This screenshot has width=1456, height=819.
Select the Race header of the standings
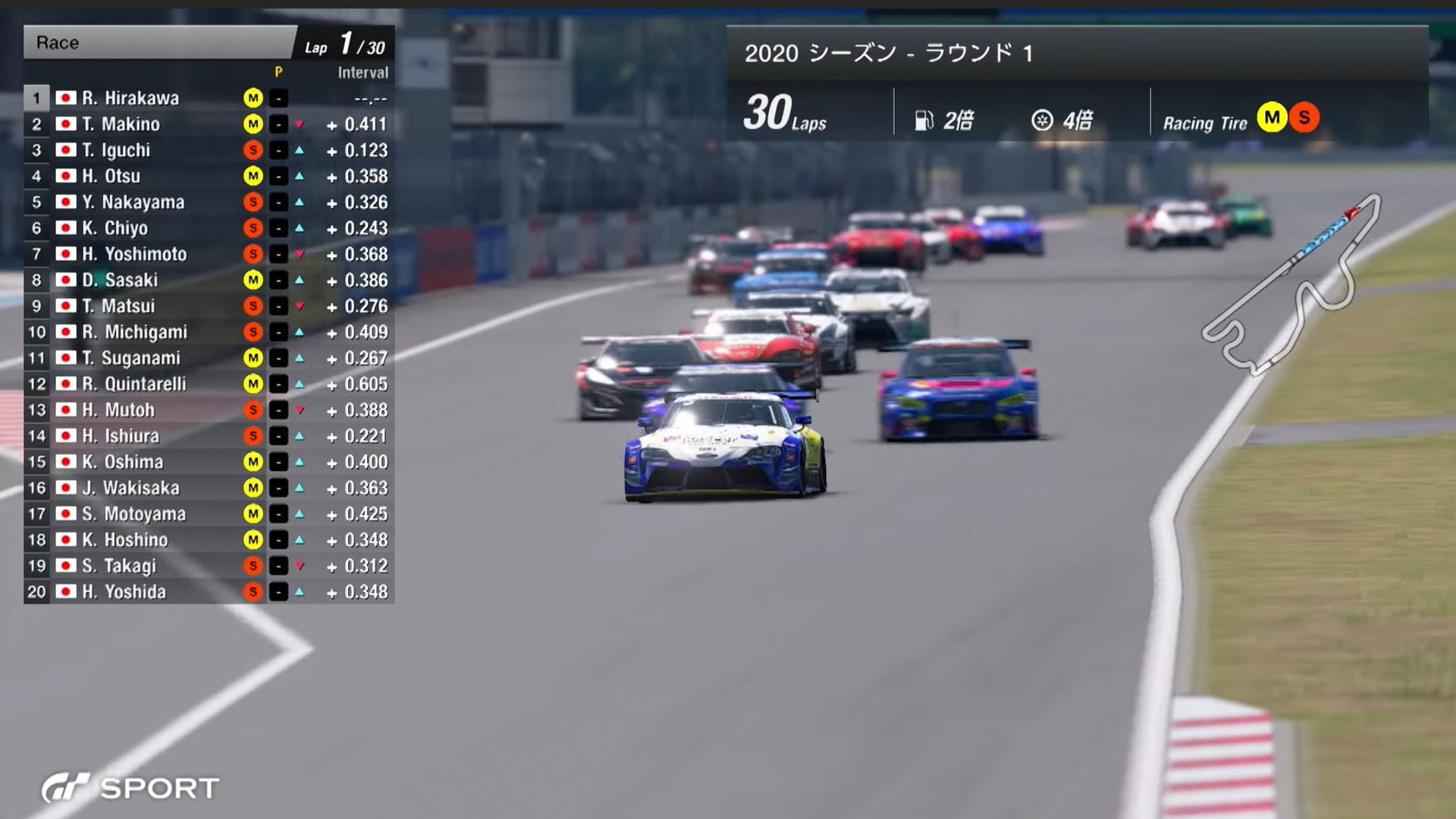[159, 42]
